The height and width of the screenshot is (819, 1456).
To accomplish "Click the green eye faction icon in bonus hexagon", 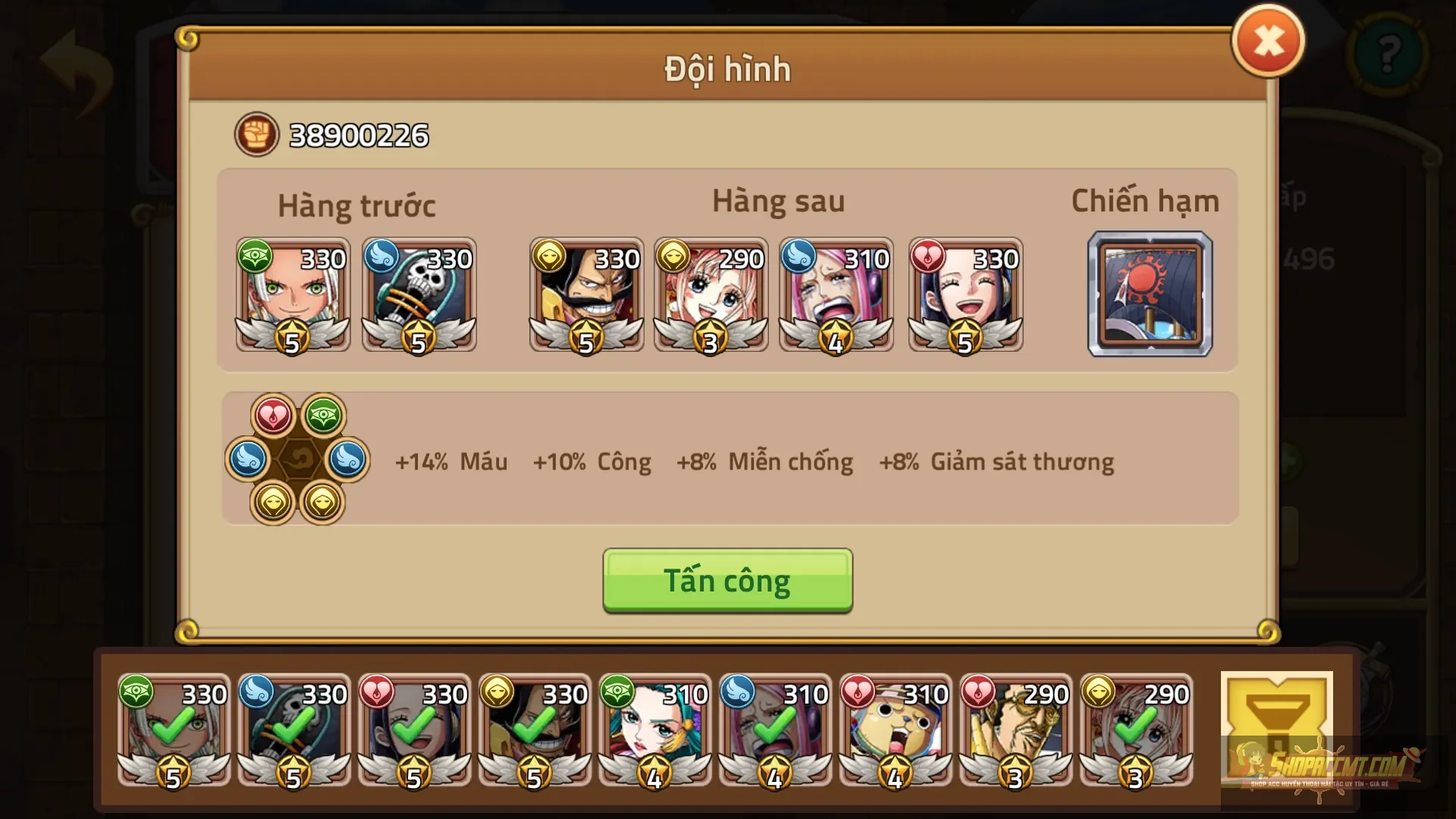I will pos(325,416).
